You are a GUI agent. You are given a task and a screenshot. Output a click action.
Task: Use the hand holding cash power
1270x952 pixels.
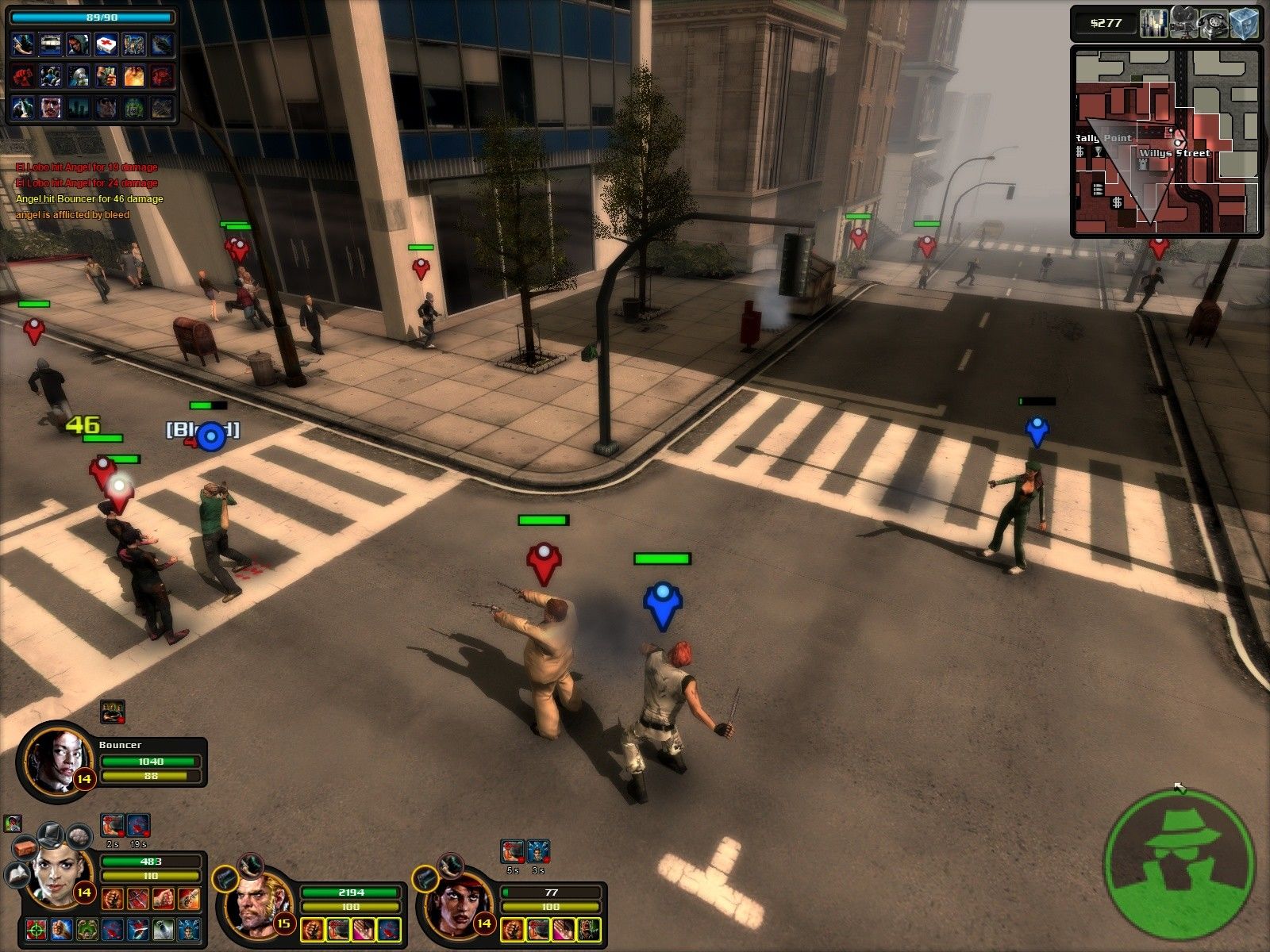[106, 76]
